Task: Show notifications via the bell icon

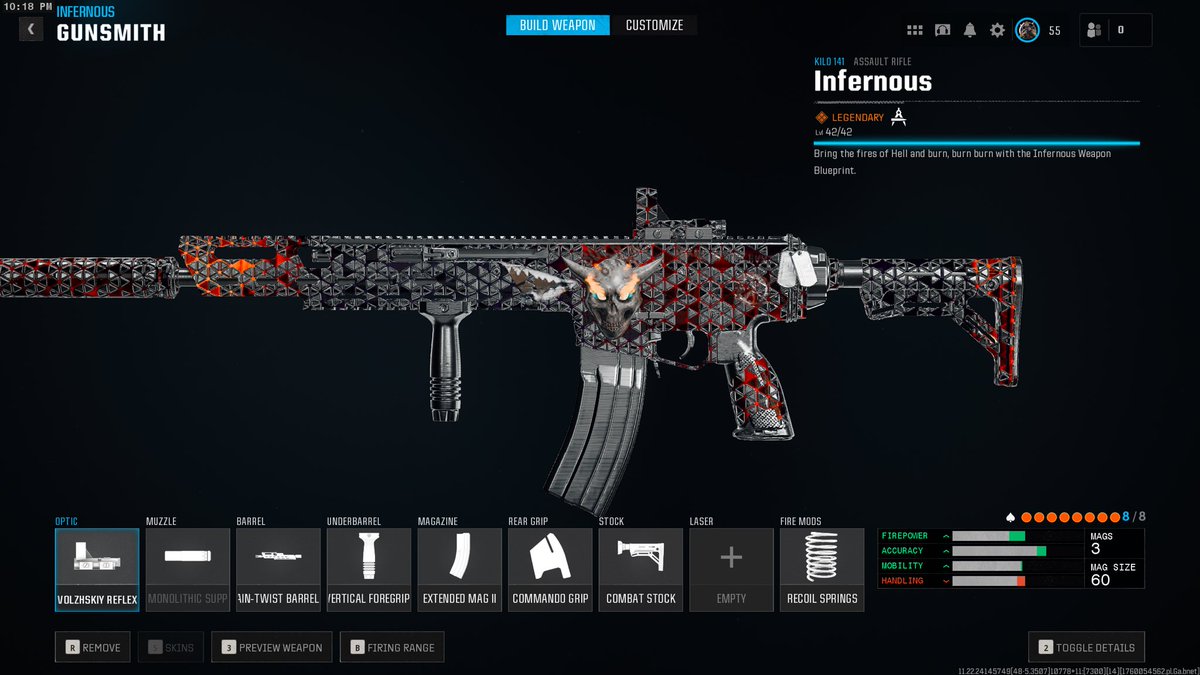Action: pyautogui.click(x=970, y=30)
